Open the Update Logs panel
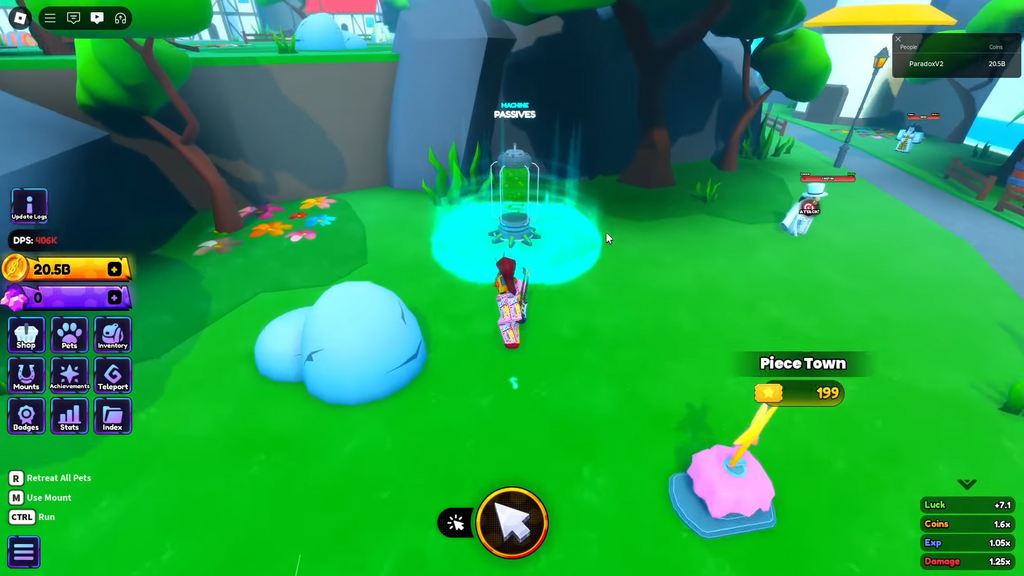Viewport: 1024px width, 576px height. pyautogui.click(x=29, y=206)
